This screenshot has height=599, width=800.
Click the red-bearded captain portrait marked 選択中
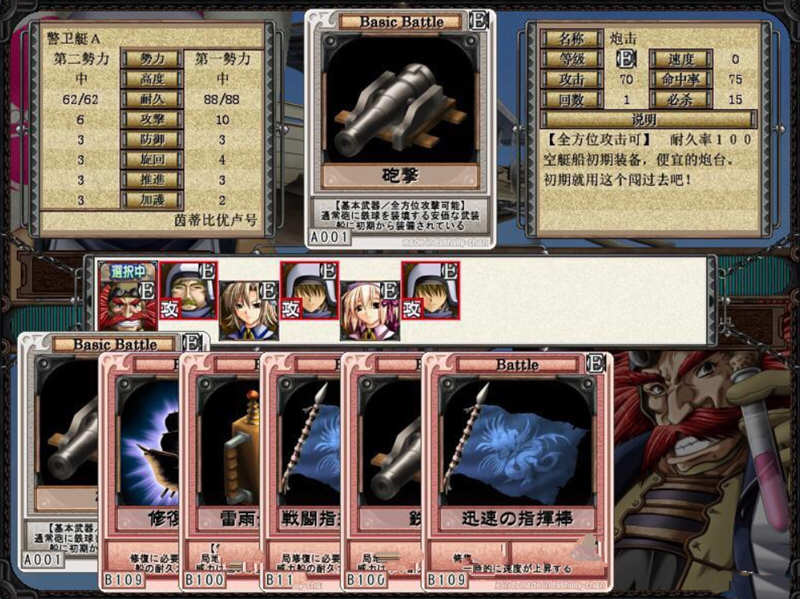[x=128, y=297]
